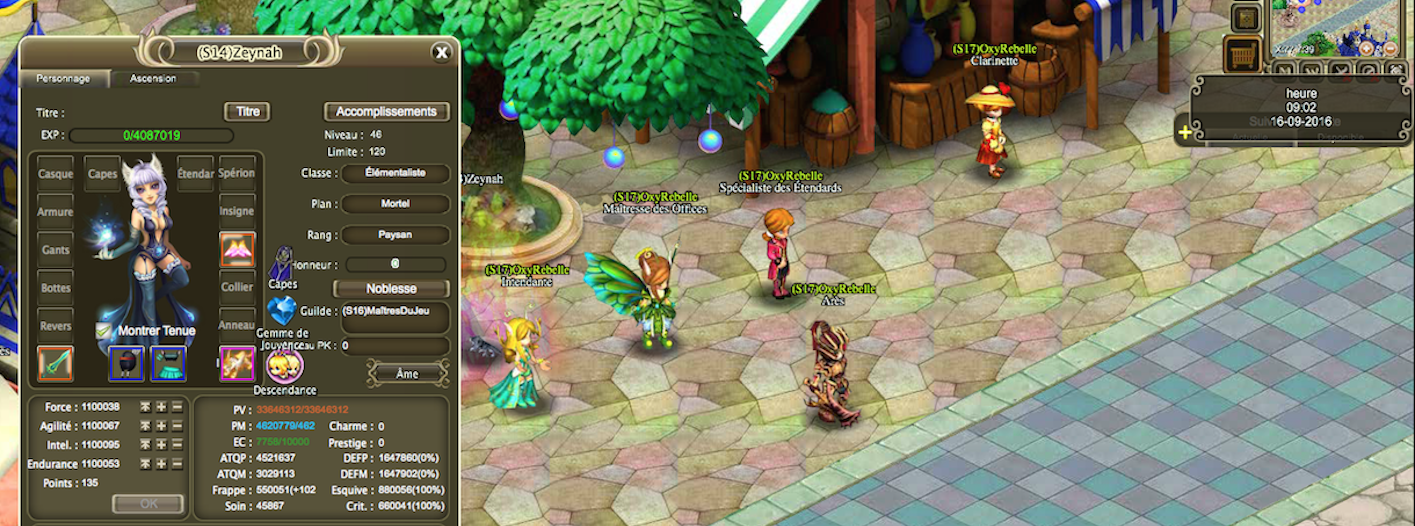
Task: Toggle the Montrer Tenue checkbox
Action: click(103, 330)
